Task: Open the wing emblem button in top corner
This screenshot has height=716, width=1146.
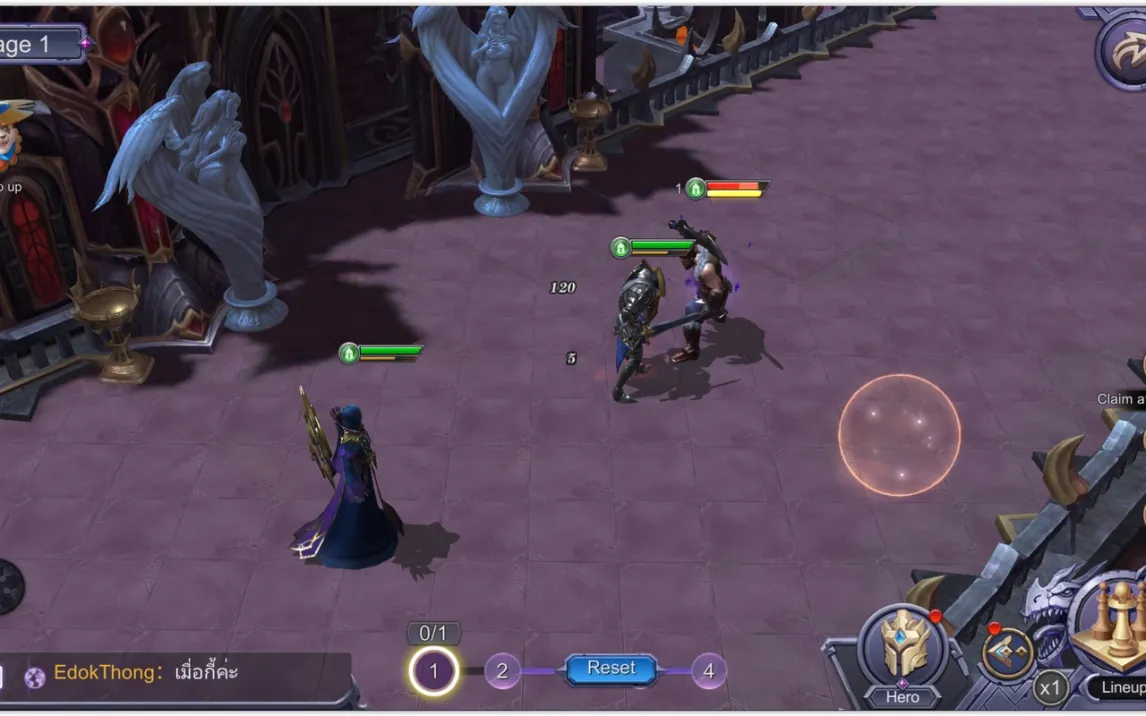Action: click(1124, 50)
